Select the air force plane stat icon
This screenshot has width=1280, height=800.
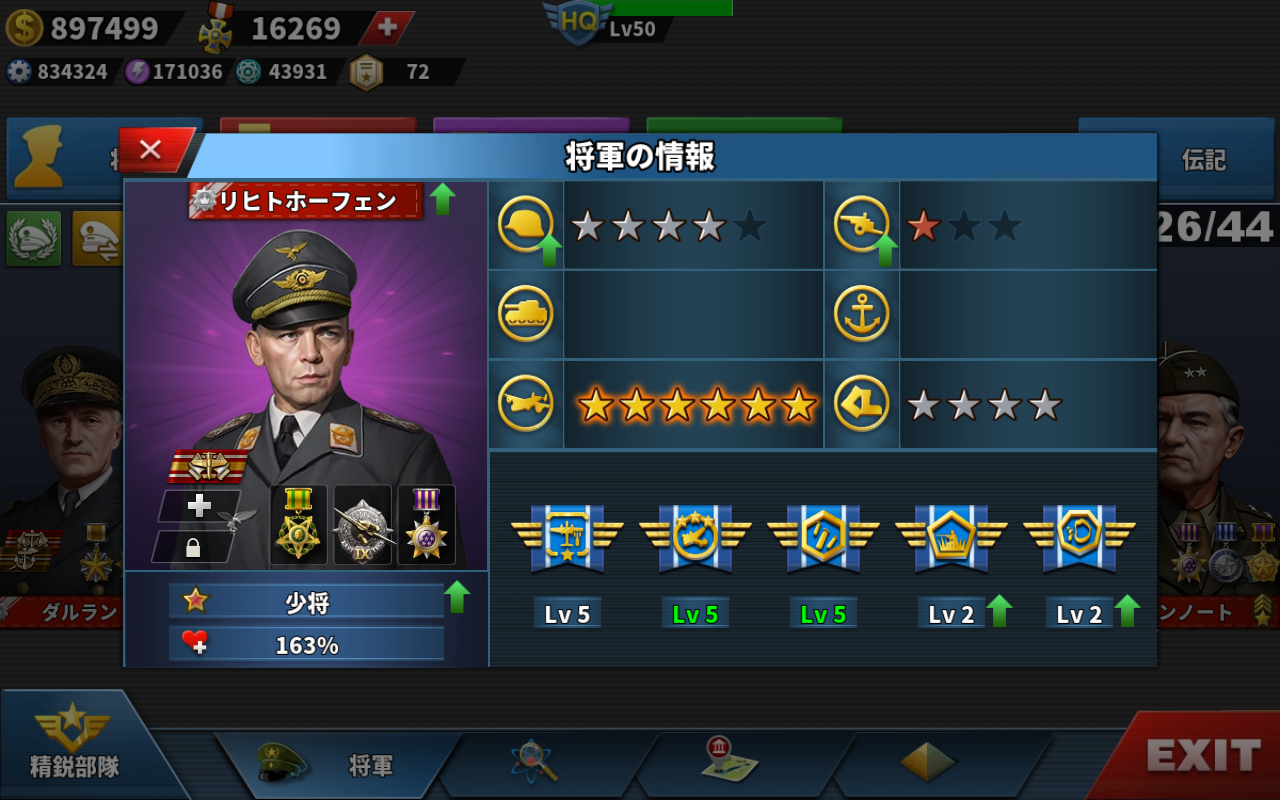(x=526, y=404)
